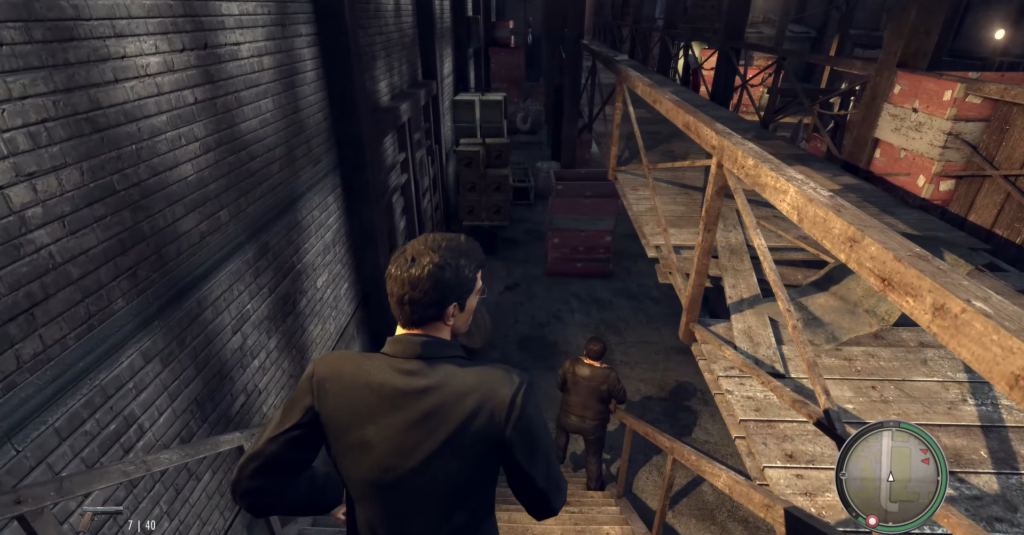Viewport: 1024px width, 535px height.
Task: Click the white player arrow on the minimap
Action: coord(889,479)
